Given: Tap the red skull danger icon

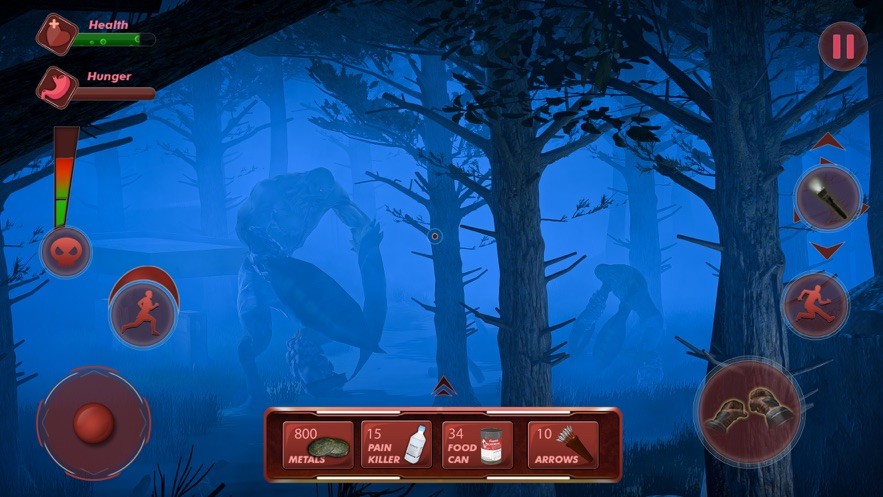Looking at the screenshot, I should [x=65, y=251].
